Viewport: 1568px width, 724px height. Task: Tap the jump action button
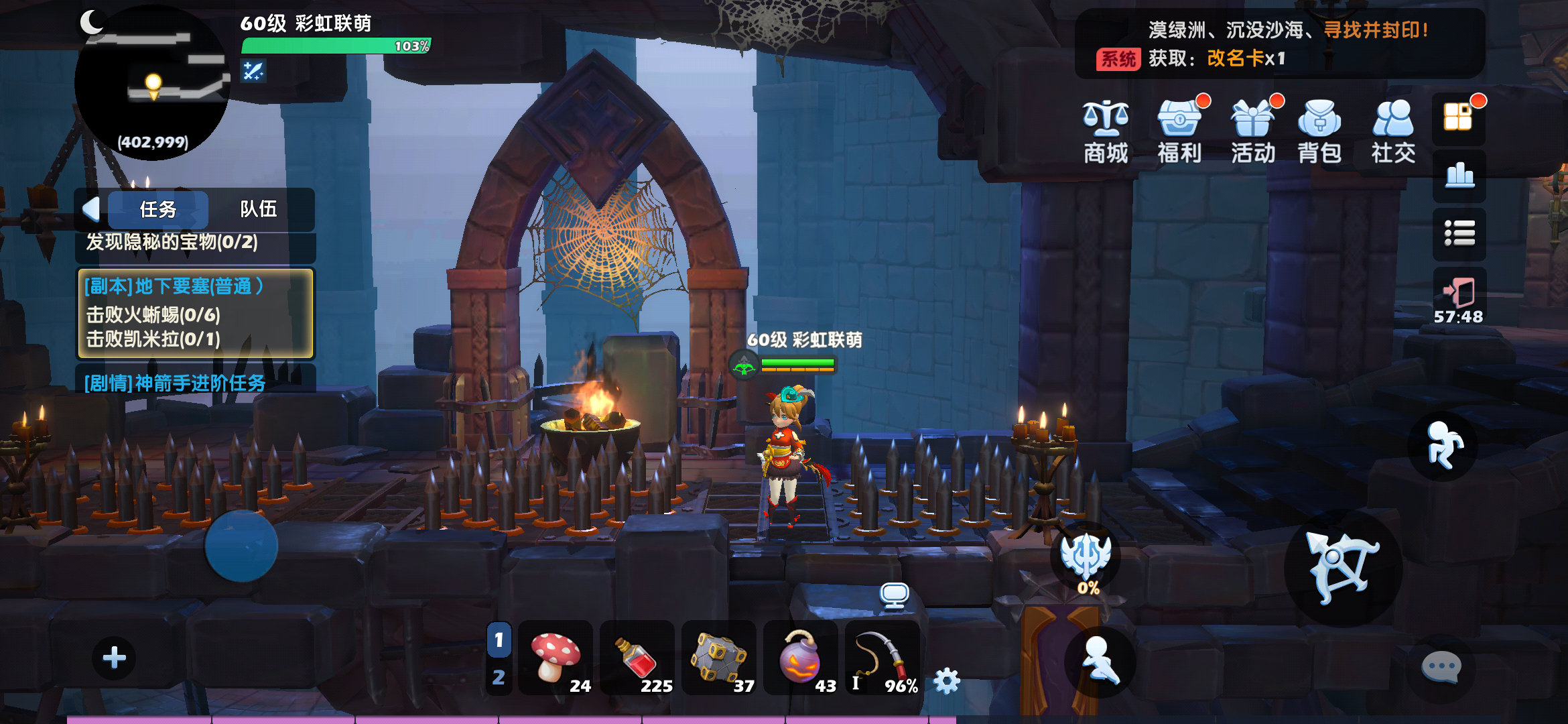point(1443,446)
